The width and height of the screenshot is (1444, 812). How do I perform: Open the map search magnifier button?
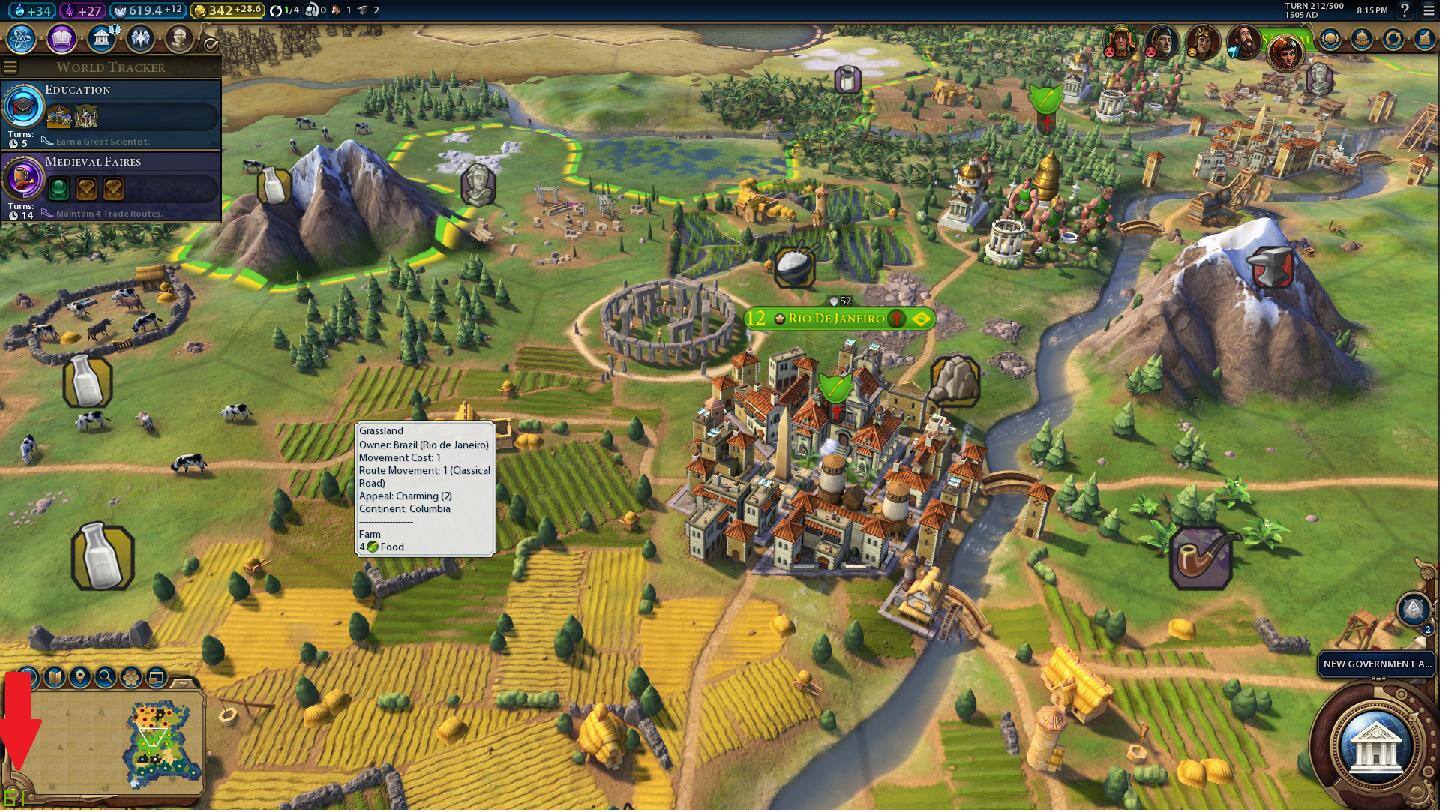105,678
